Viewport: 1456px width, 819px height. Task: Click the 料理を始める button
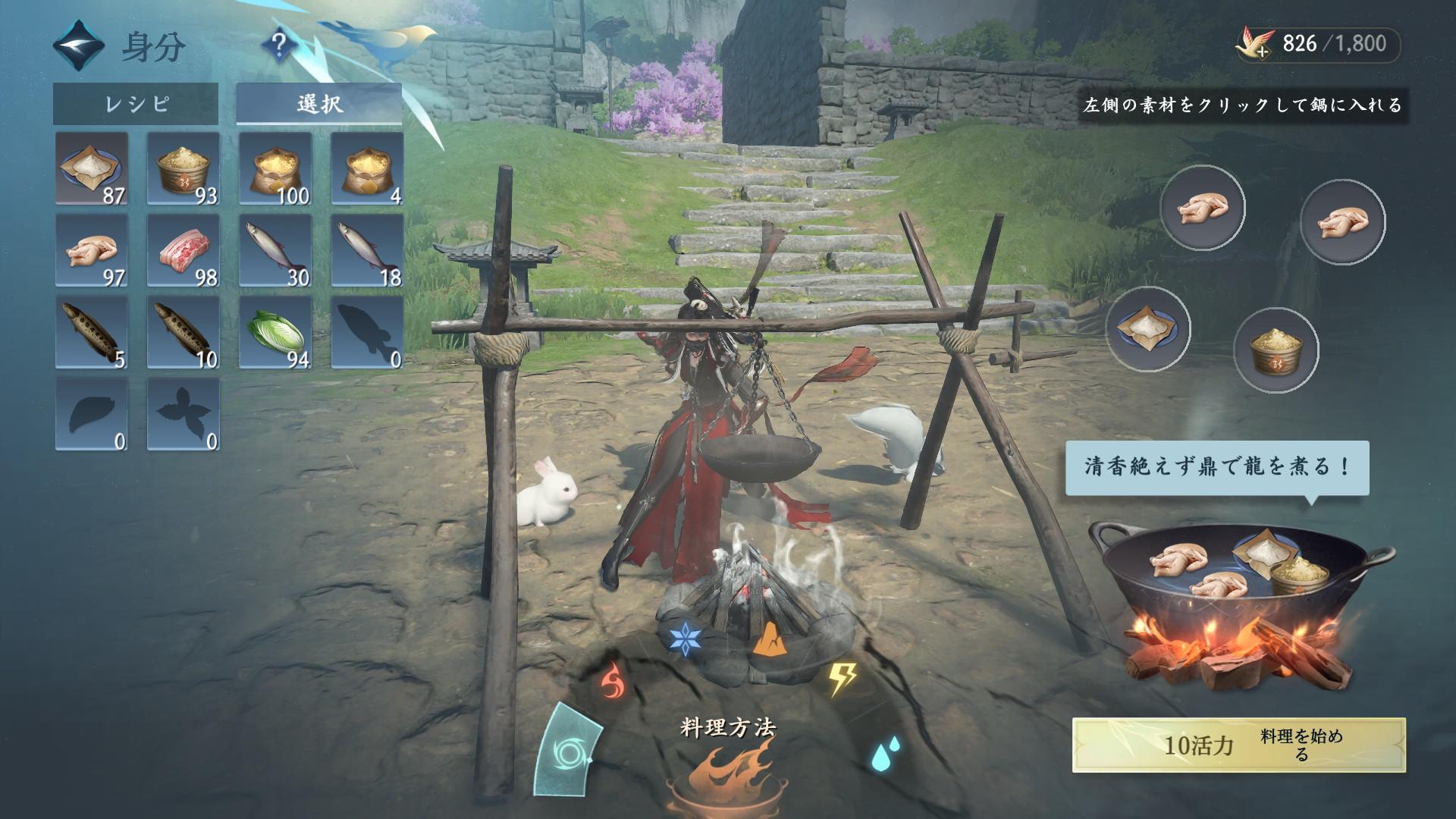click(x=1238, y=745)
